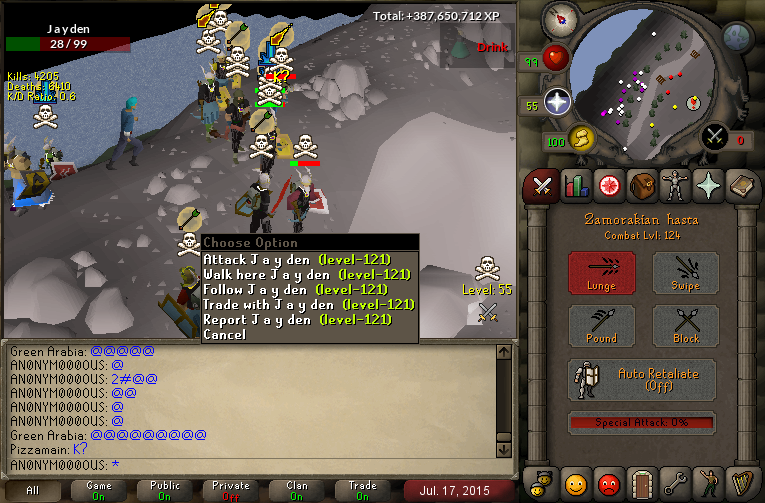Screen dimensions: 765x503
Task: Choose the Pound attack style
Action: click(601, 326)
